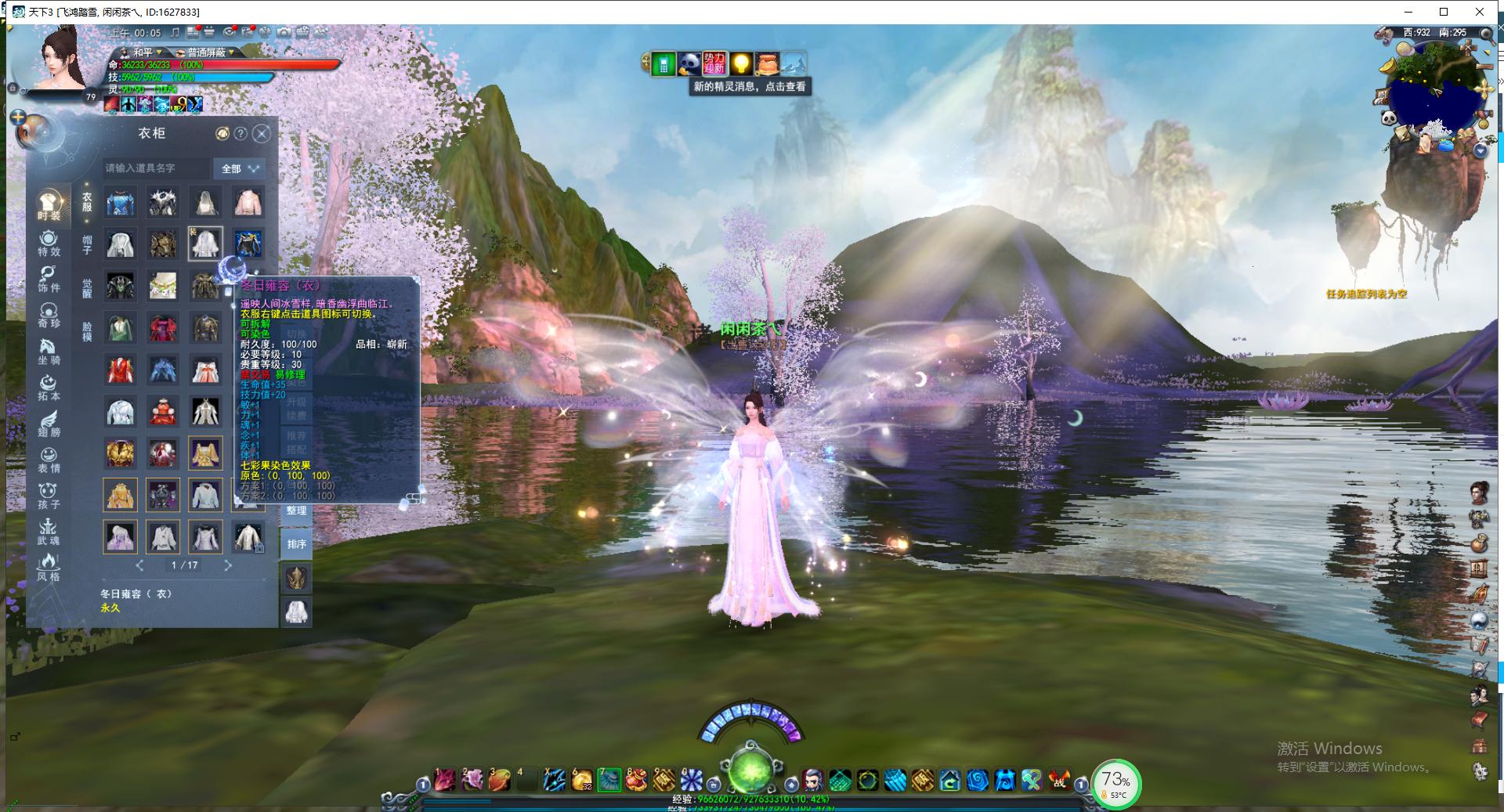Switch to the 特效 category
The height and width of the screenshot is (812, 1504).
point(49,244)
